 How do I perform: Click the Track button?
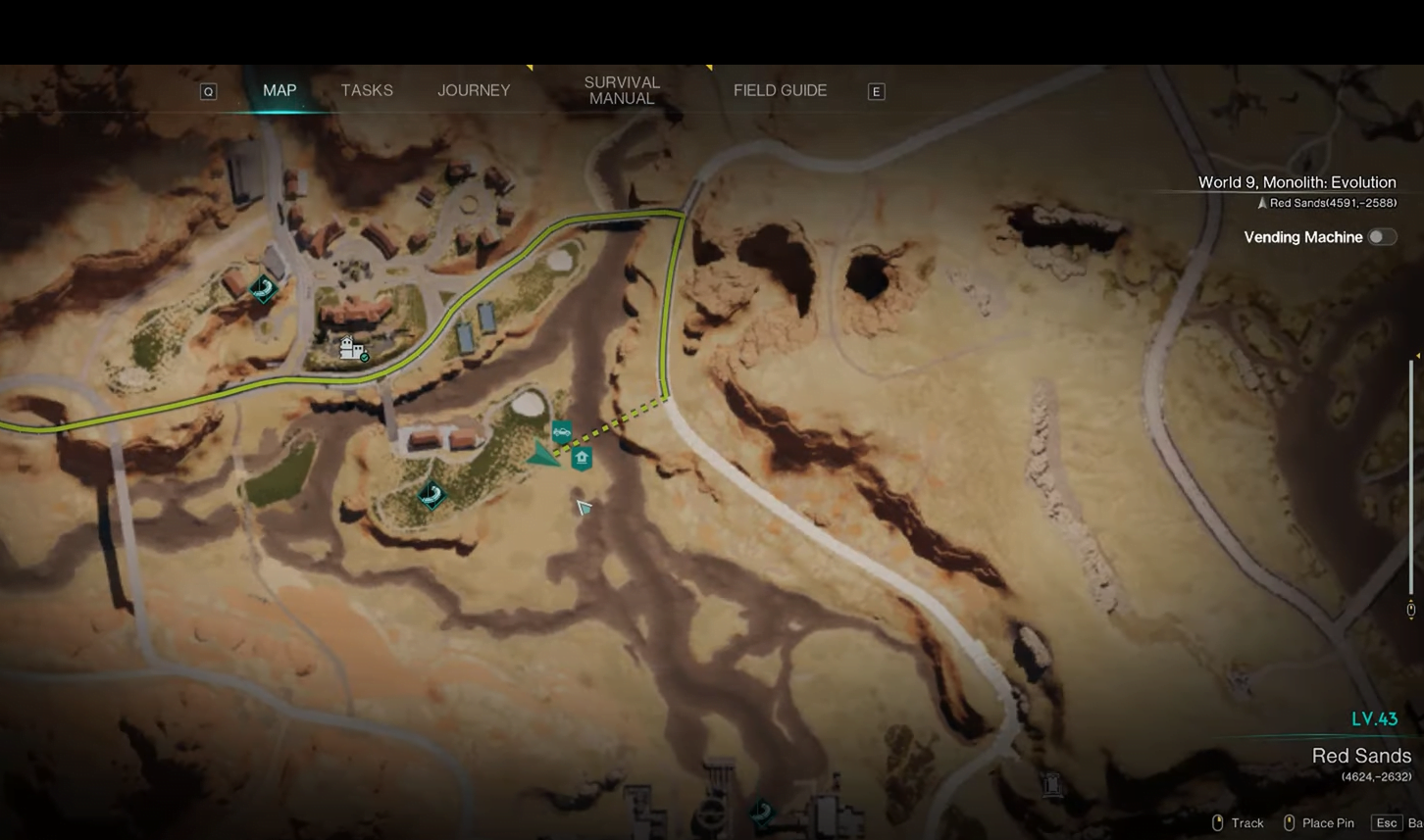click(x=1247, y=823)
